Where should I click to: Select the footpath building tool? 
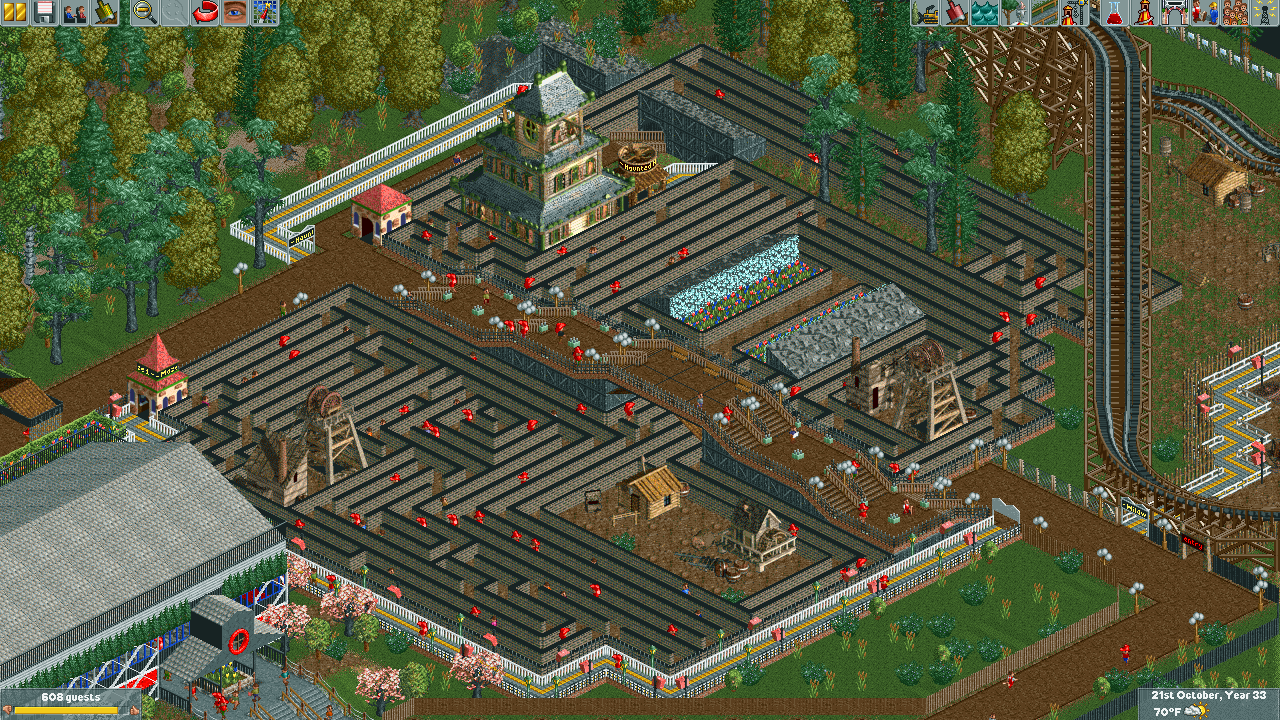(x=1045, y=12)
